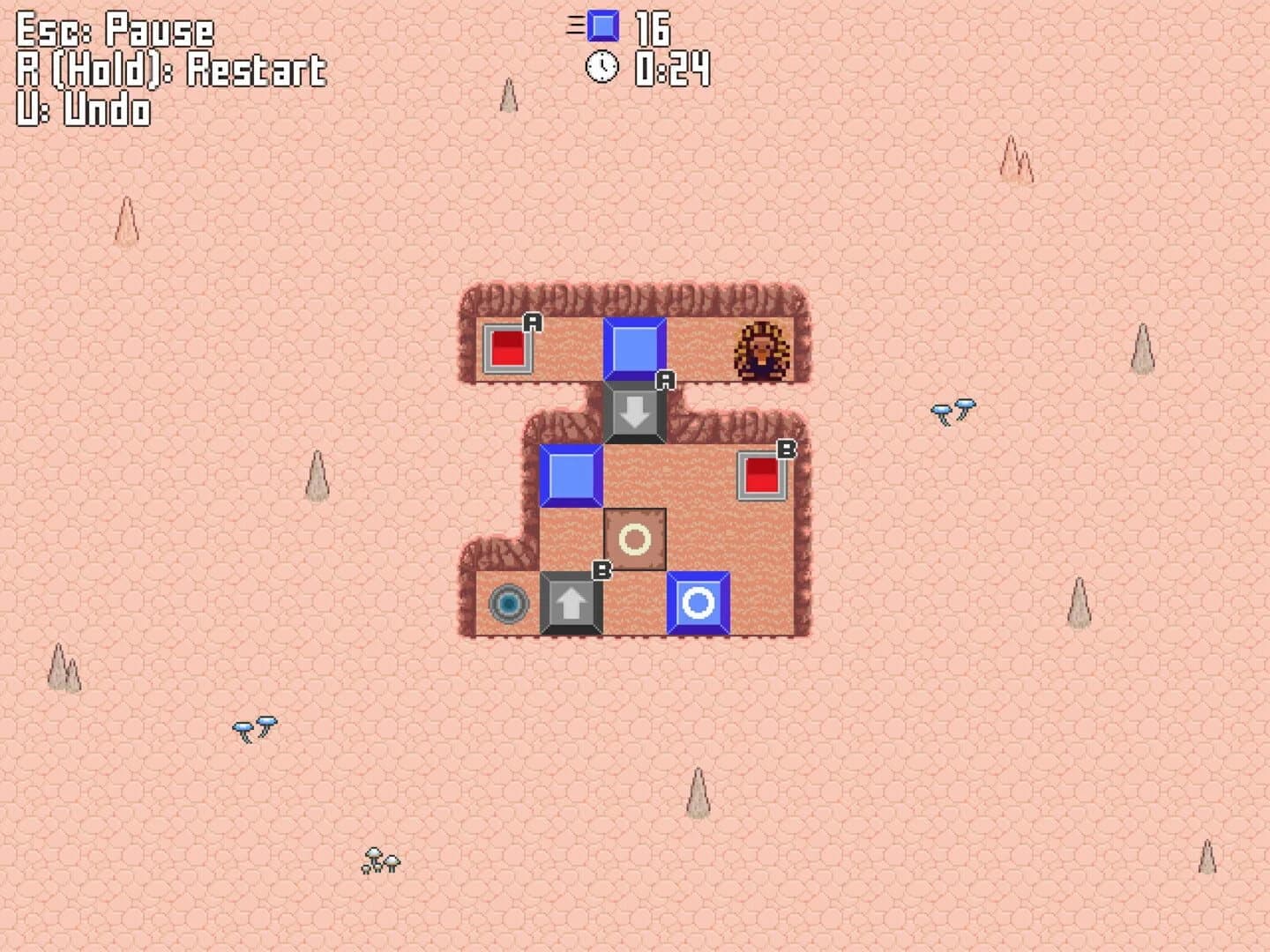Select the portal swirl tile
Screen dimensions: 1270x952
click(507, 605)
